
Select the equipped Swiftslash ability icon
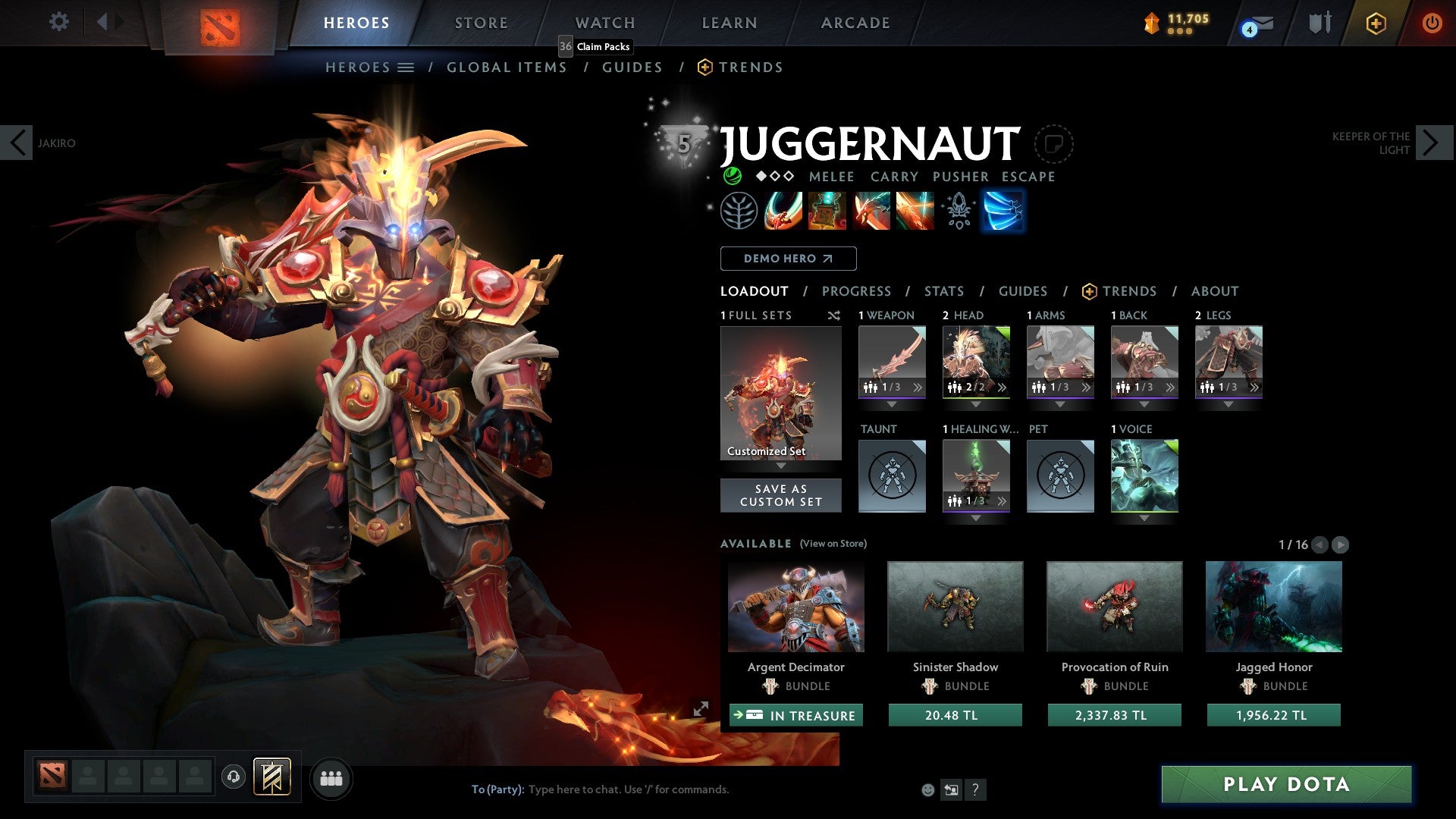(1003, 211)
